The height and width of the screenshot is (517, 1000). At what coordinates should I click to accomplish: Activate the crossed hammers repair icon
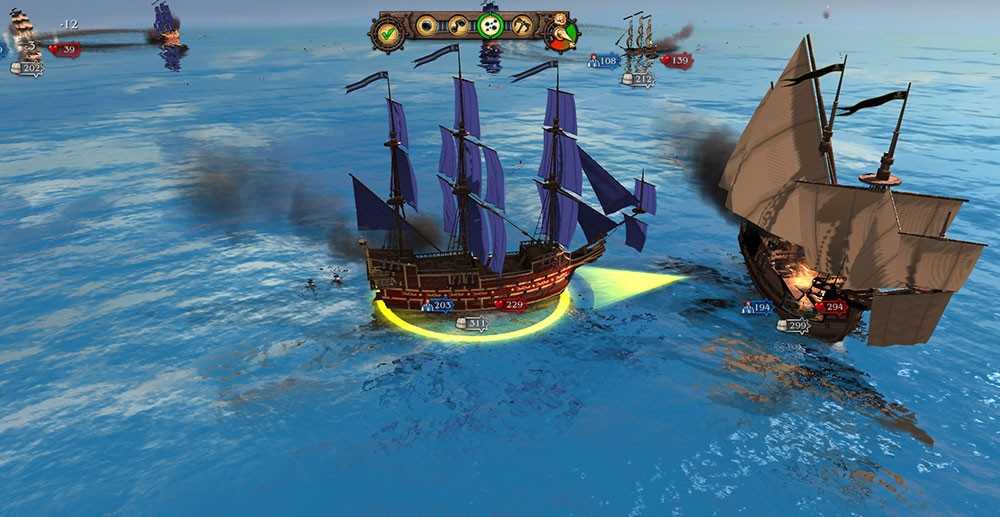[523, 25]
